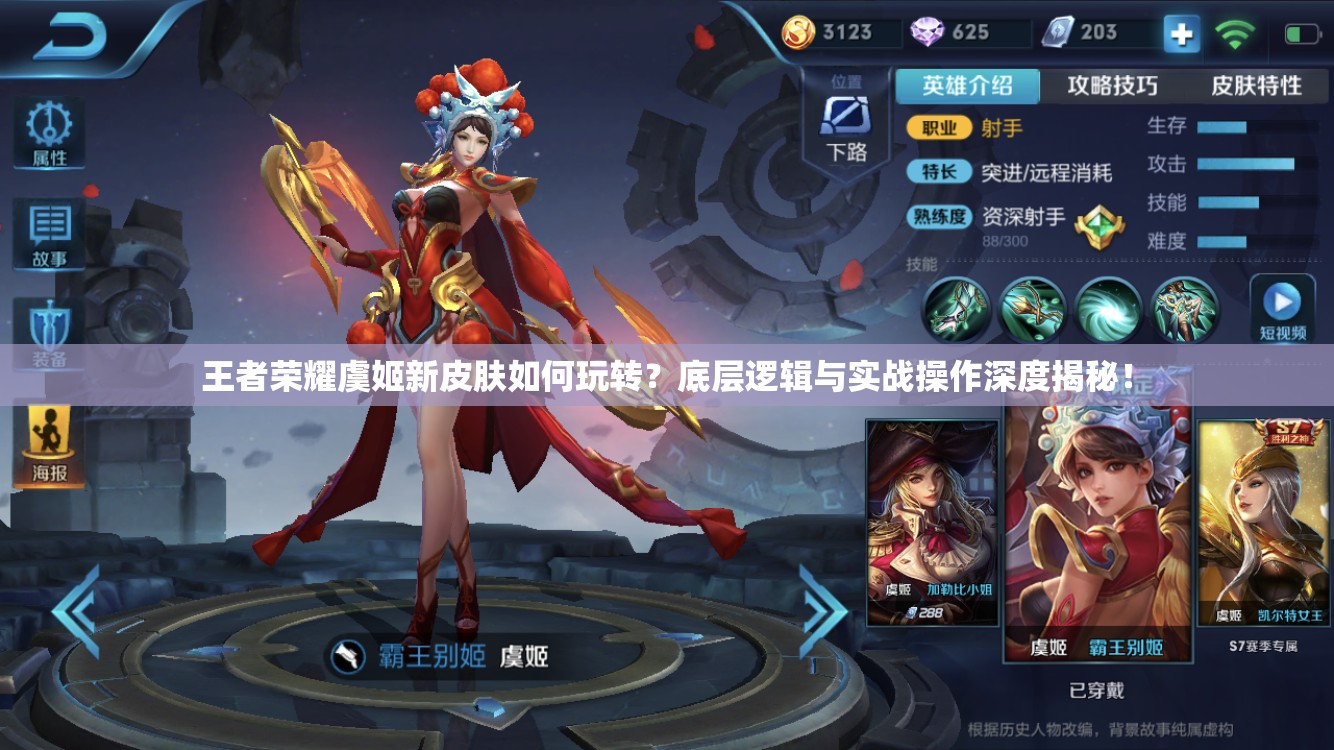This screenshot has width=1334, height=750.
Task: Select the 英雄介绍 tab
Action: coord(967,87)
